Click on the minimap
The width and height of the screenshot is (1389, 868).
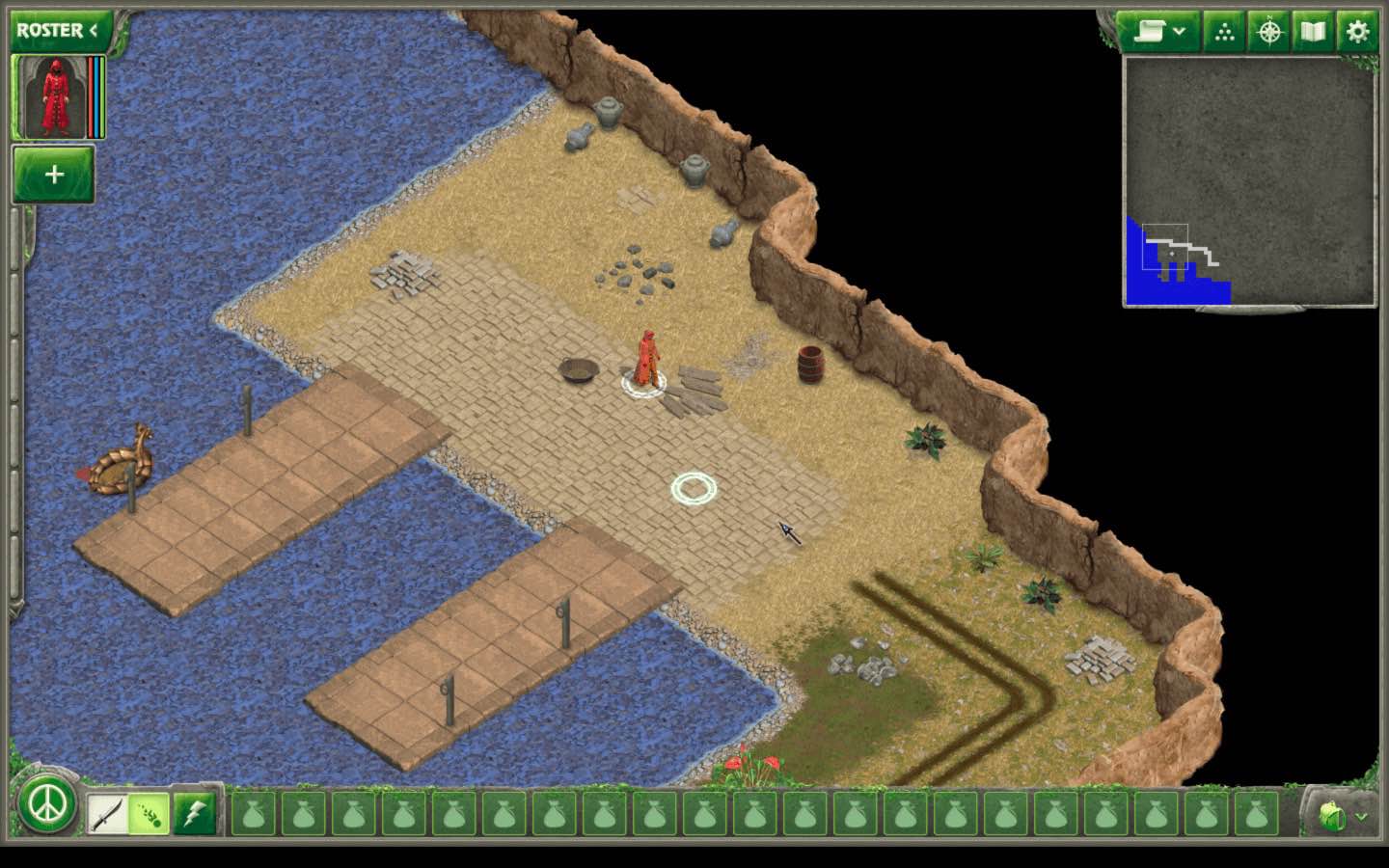click(x=1249, y=181)
